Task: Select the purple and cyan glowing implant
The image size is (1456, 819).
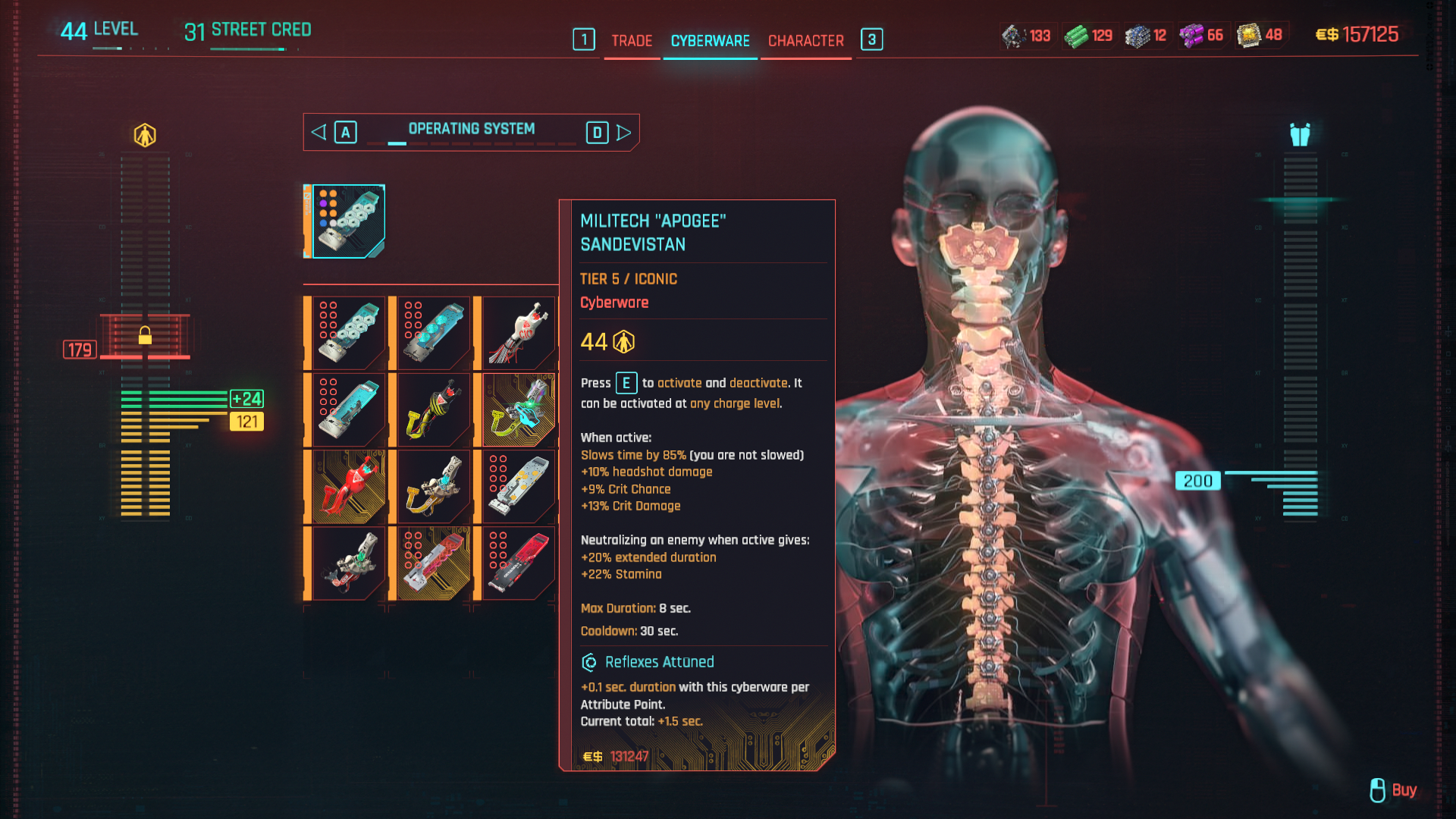Action: point(519,409)
